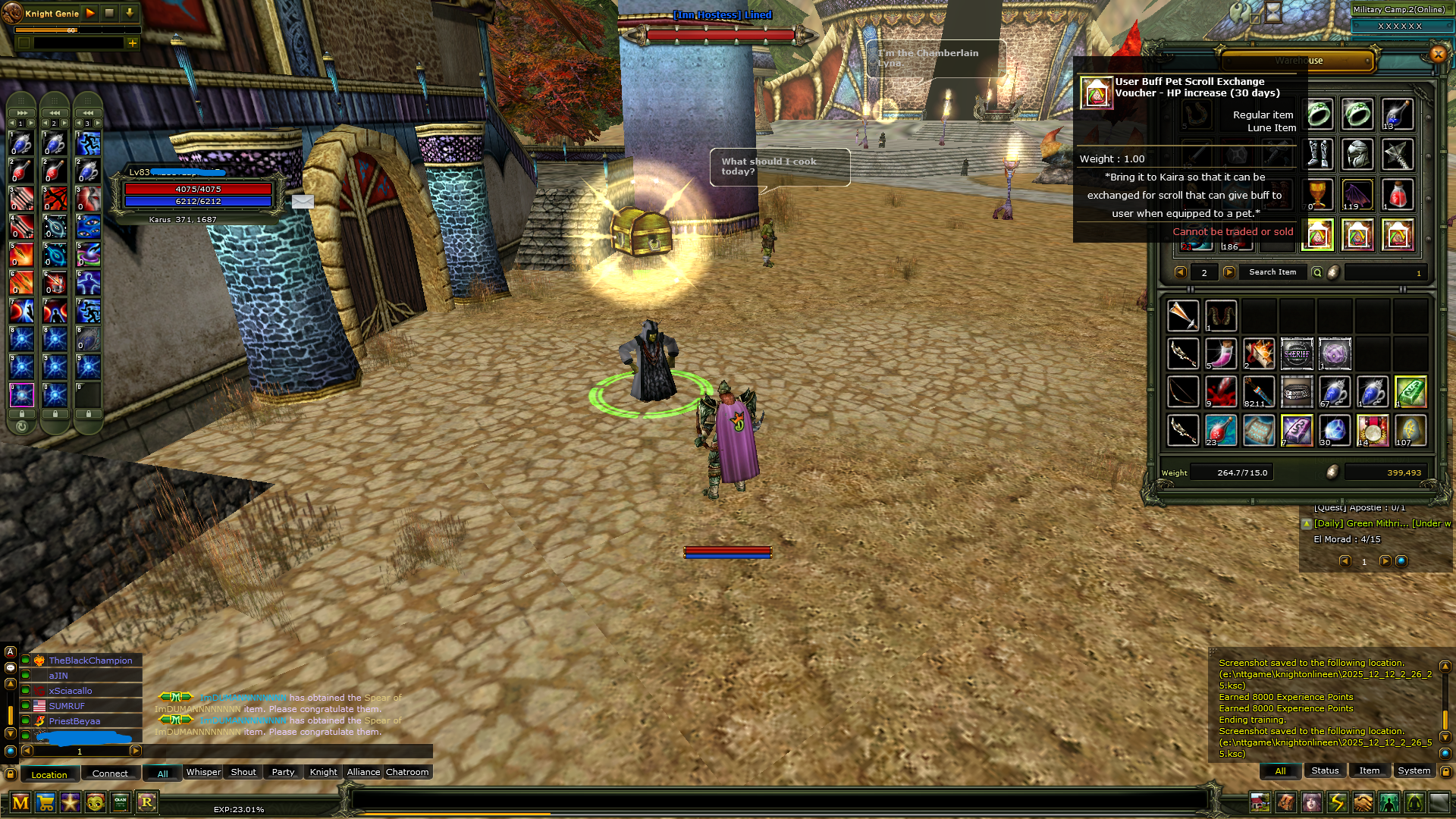Filter the info log by System
Image resolution: width=1456 pixels, height=819 pixels.
[1414, 770]
